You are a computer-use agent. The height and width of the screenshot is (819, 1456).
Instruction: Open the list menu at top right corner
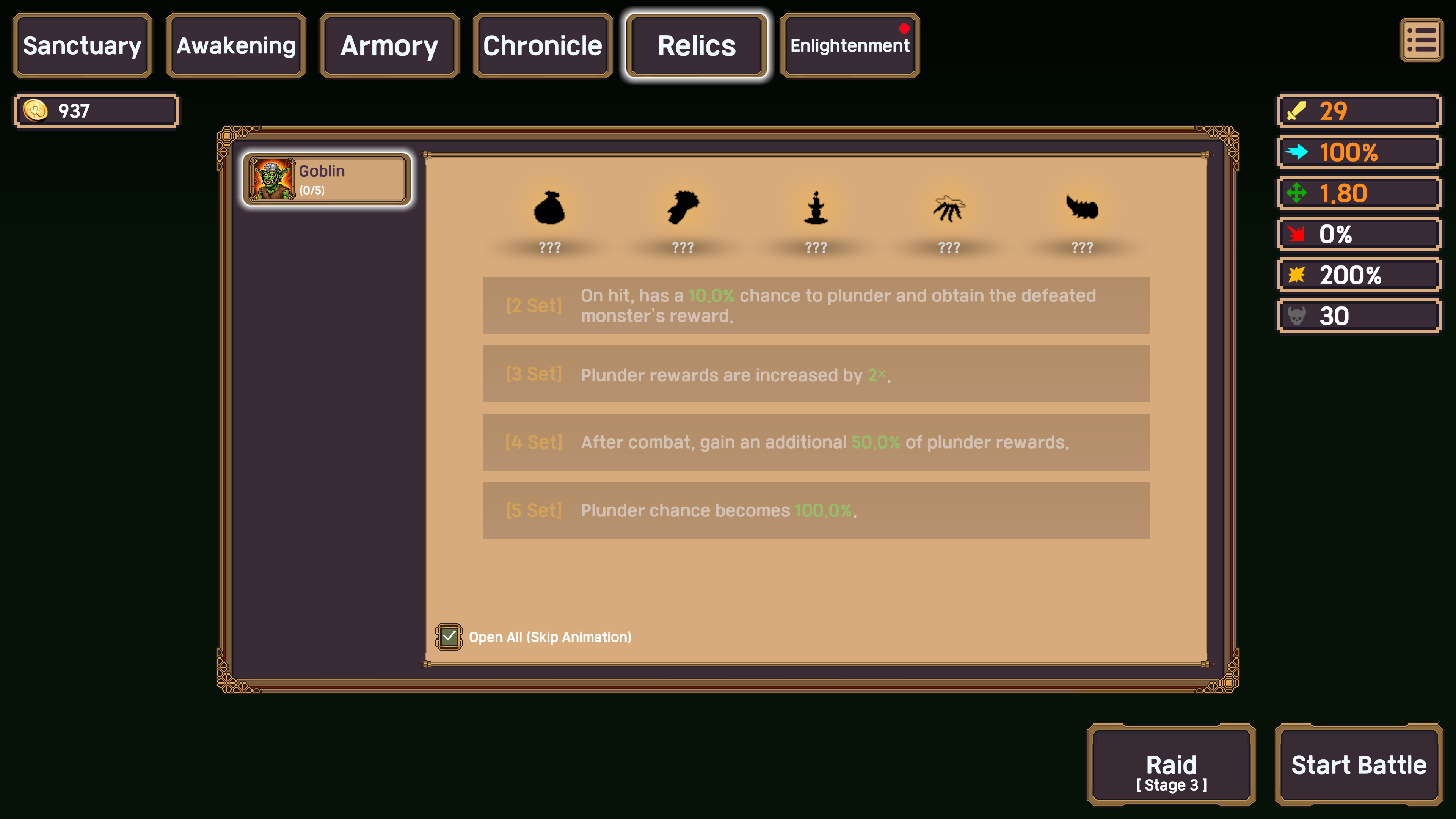pos(1421,40)
